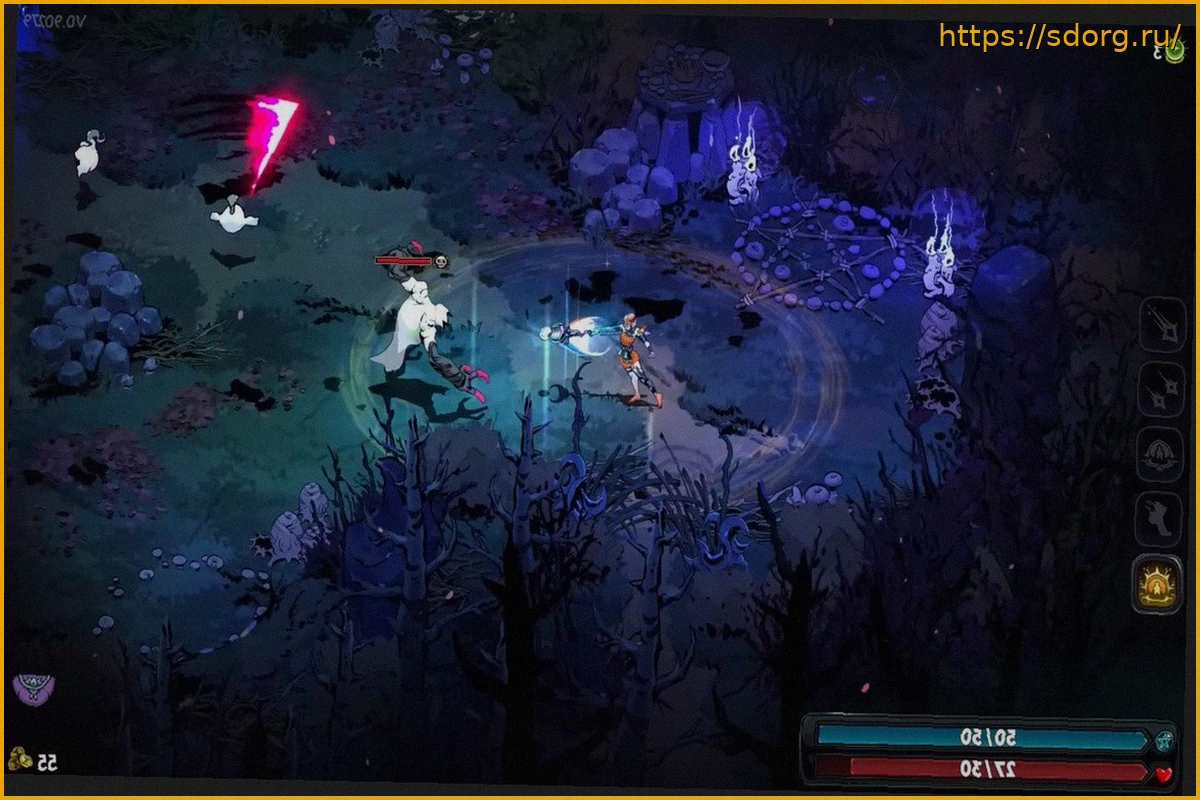
Task: Inspect the purple keepsake icon
Action: [33, 688]
